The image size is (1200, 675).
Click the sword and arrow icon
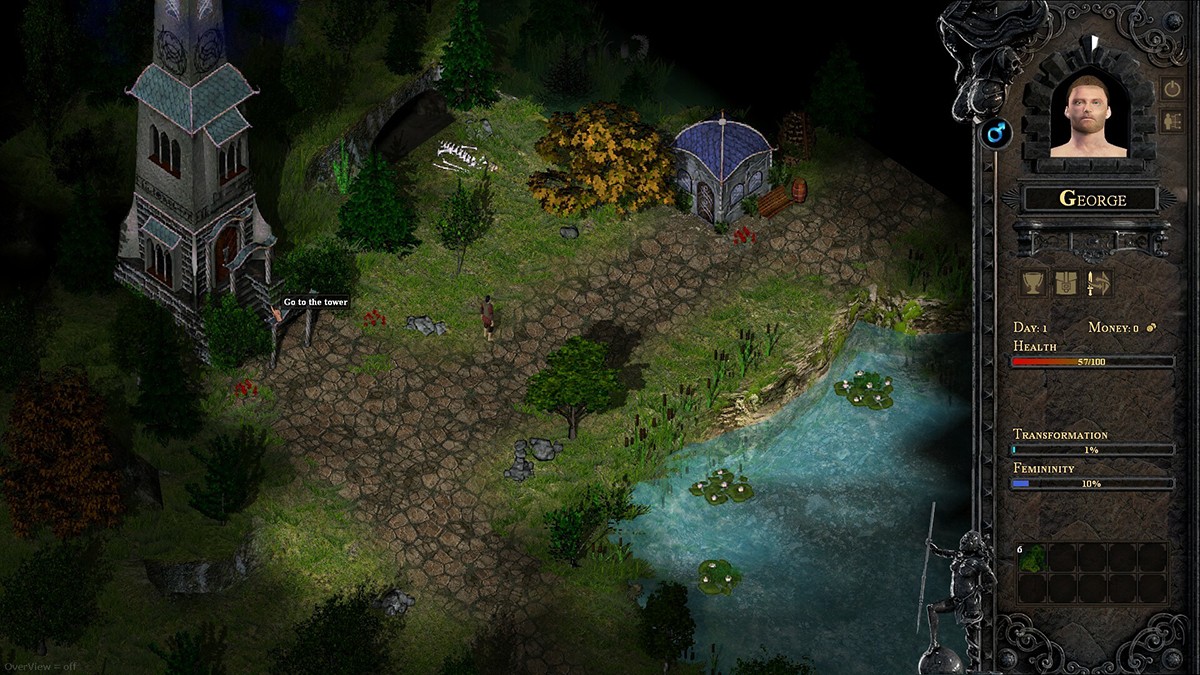(1099, 283)
